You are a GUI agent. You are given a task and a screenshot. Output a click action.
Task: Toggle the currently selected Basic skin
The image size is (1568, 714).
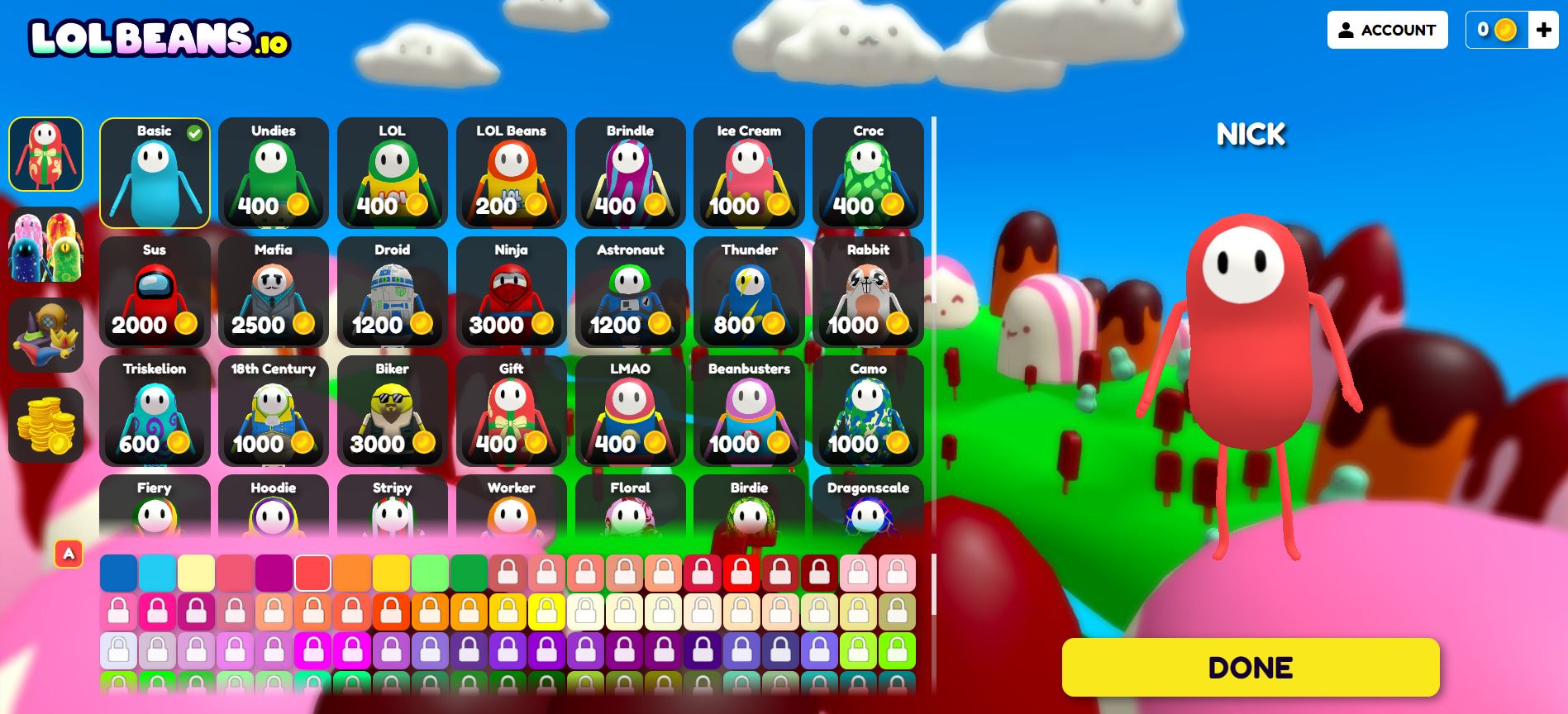155,174
